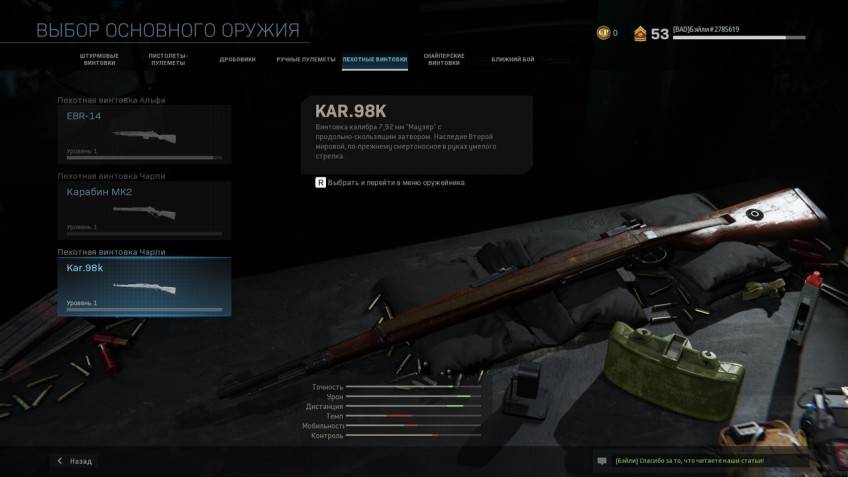Go back with the Назад button

point(76,461)
